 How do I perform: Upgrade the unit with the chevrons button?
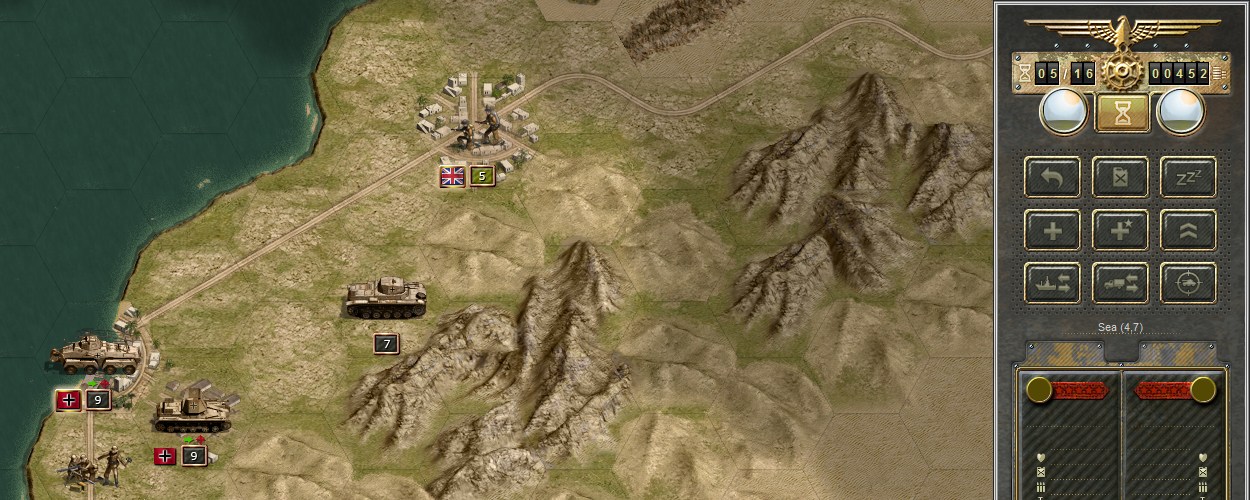pos(1188,230)
